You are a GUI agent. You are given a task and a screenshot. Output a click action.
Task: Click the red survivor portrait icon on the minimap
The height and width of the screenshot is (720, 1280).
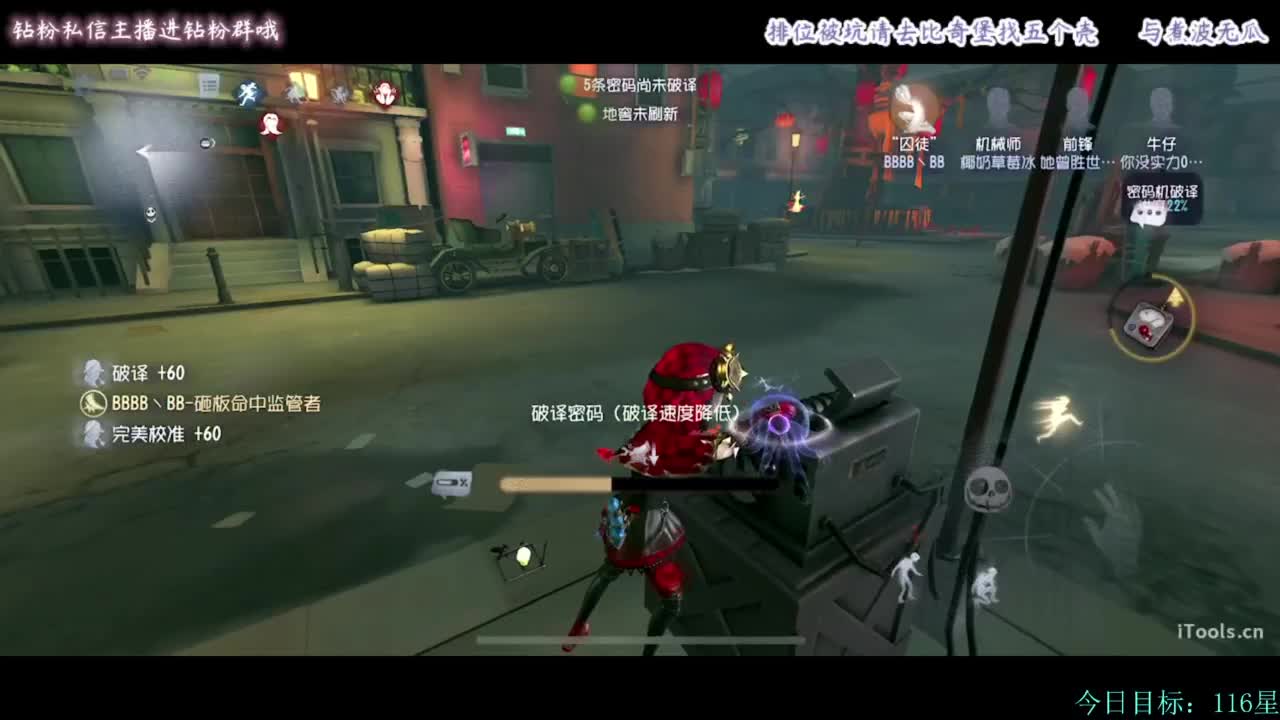(x=385, y=95)
